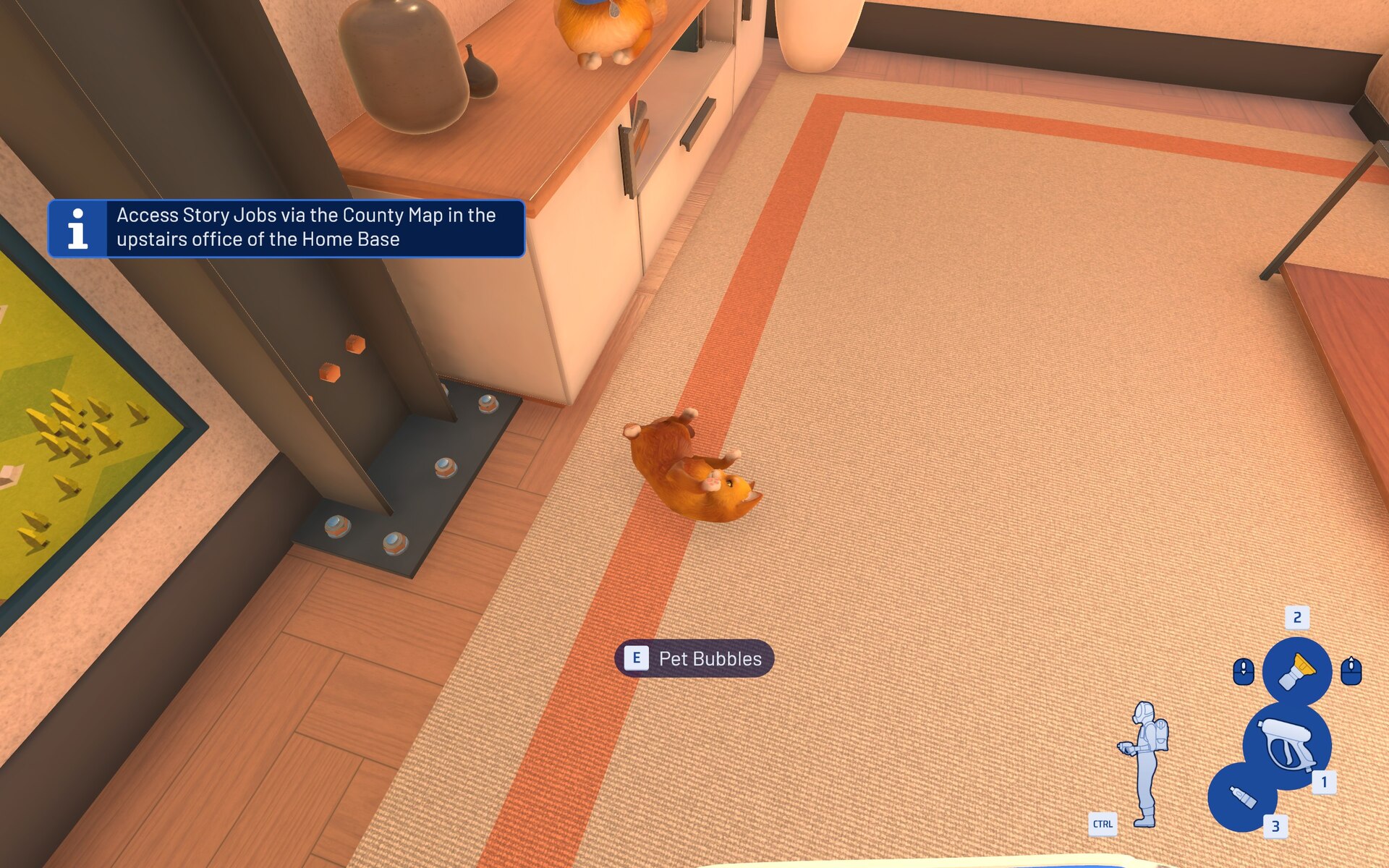Click the standing player stance icon
This screenshot has height=868, width=1389.
1145,763
